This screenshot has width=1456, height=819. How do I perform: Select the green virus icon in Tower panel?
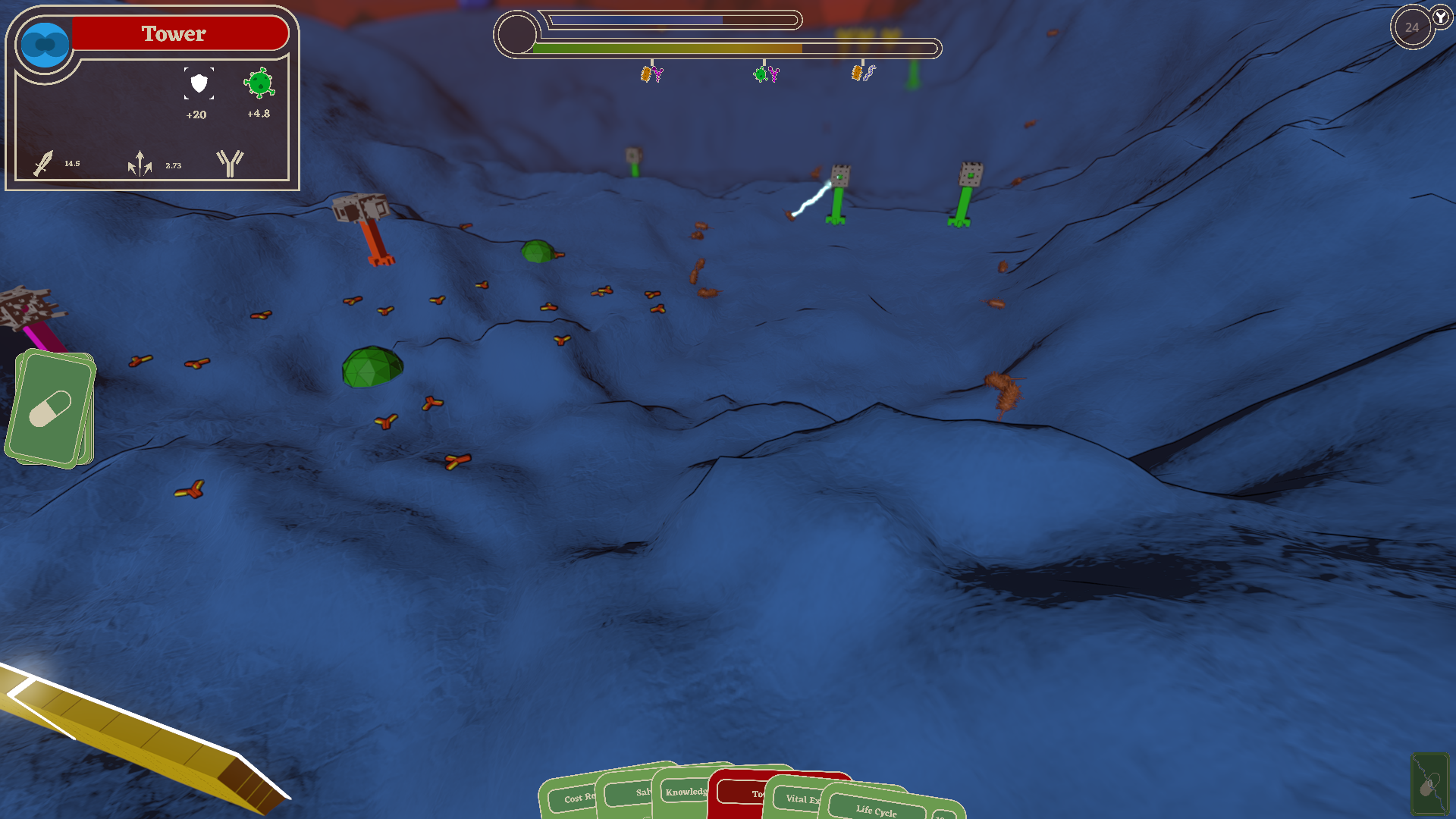259,83
